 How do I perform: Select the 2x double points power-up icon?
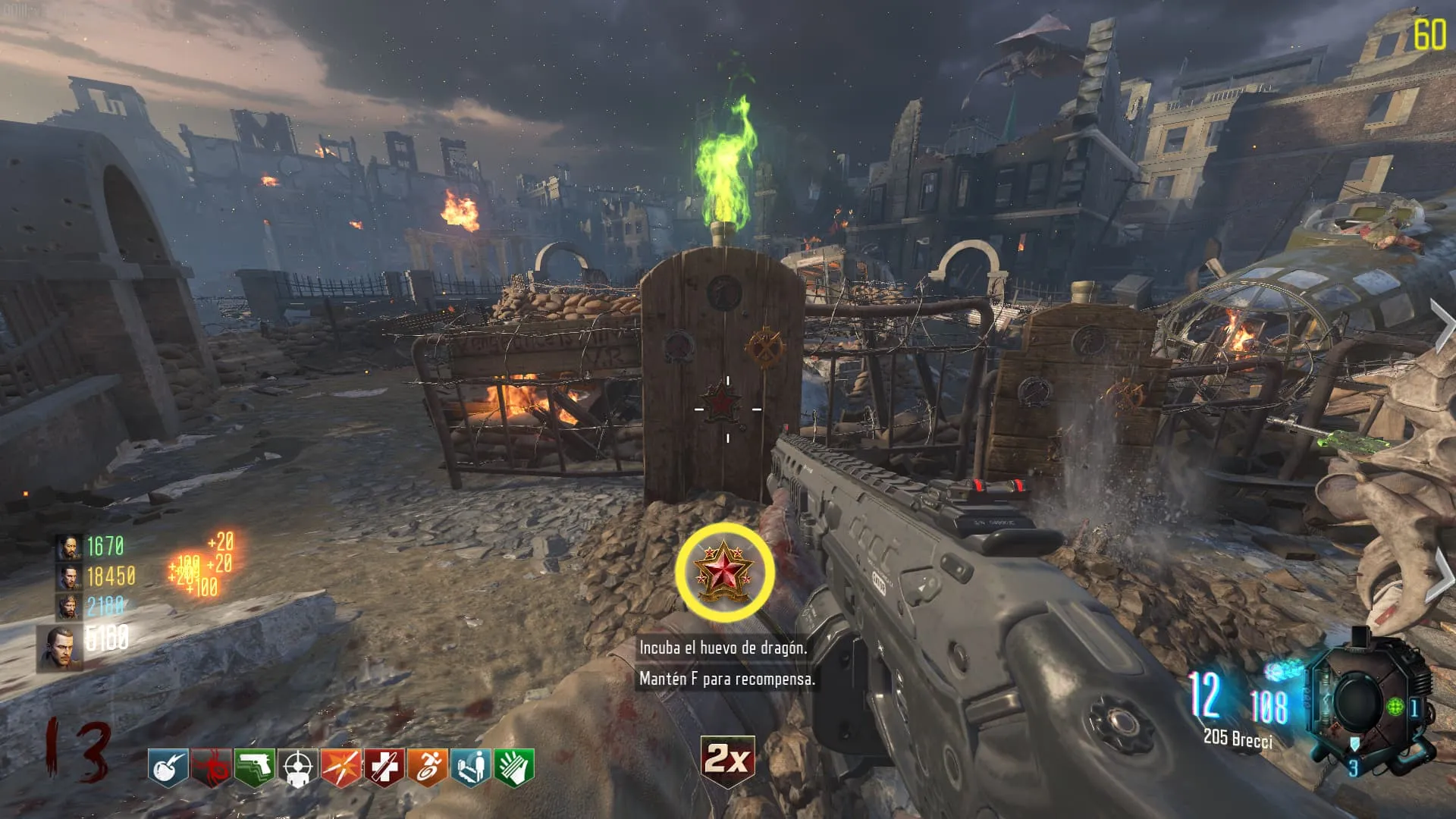[x=727, y=759]
